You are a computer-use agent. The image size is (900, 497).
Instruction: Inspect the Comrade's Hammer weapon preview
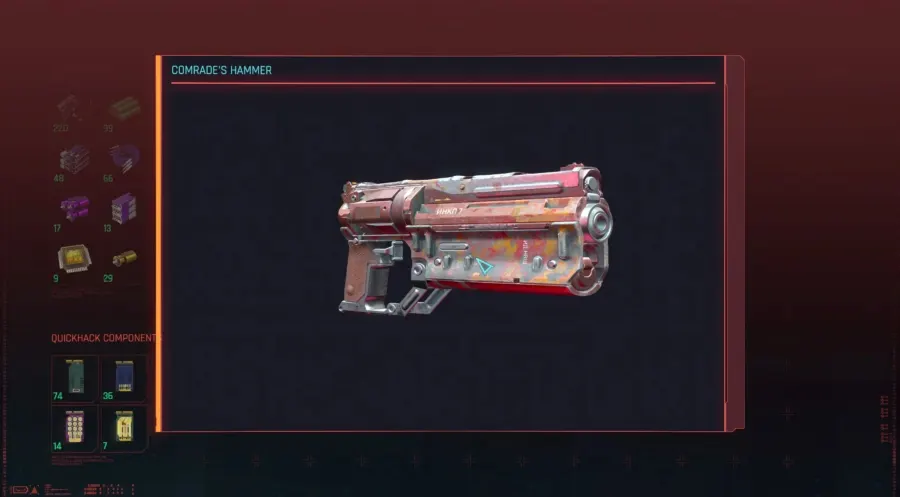[x=476, y=242]
